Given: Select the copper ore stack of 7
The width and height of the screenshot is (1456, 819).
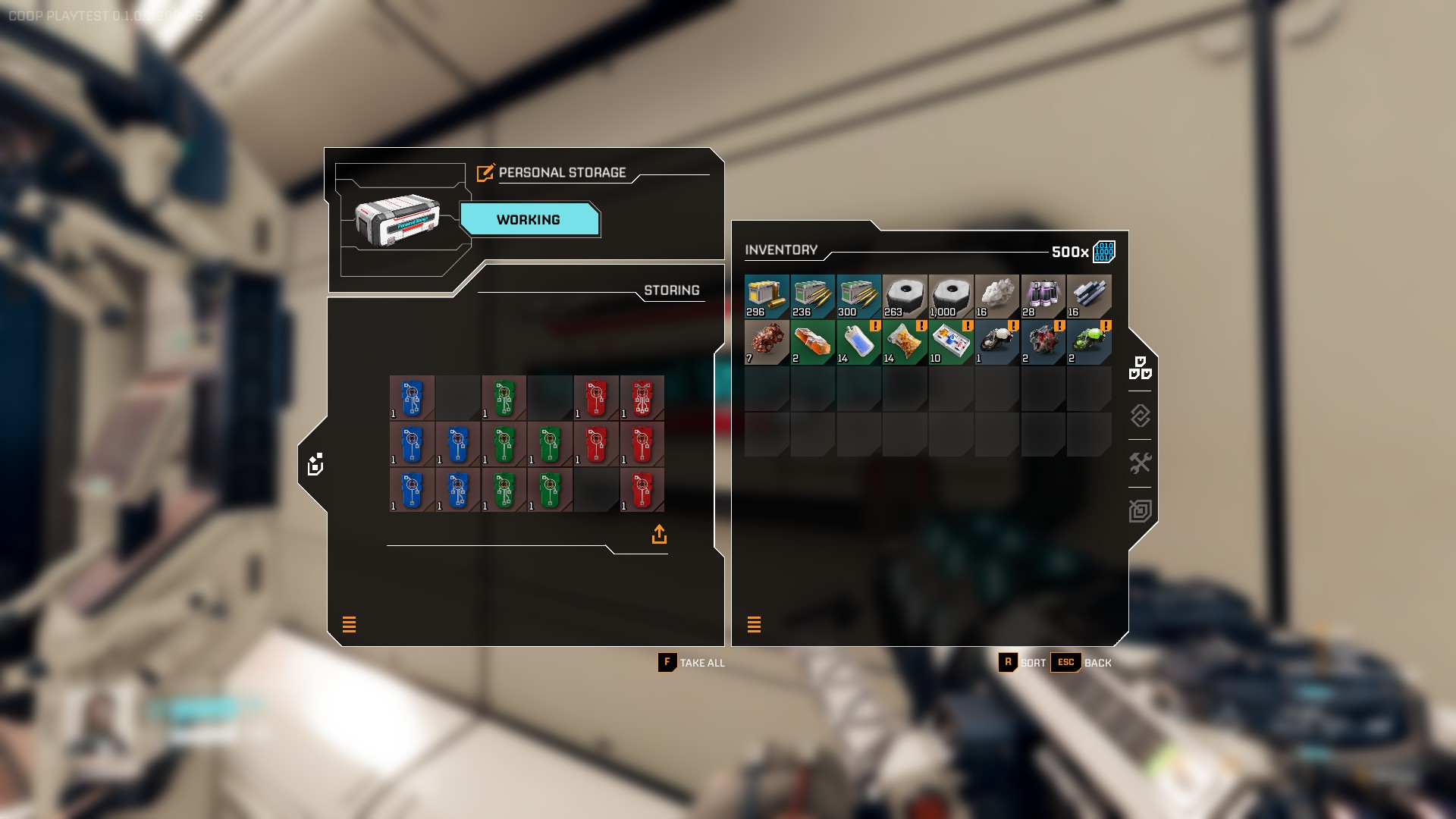Looking at the screenshot, I should (x=767, y=343).
